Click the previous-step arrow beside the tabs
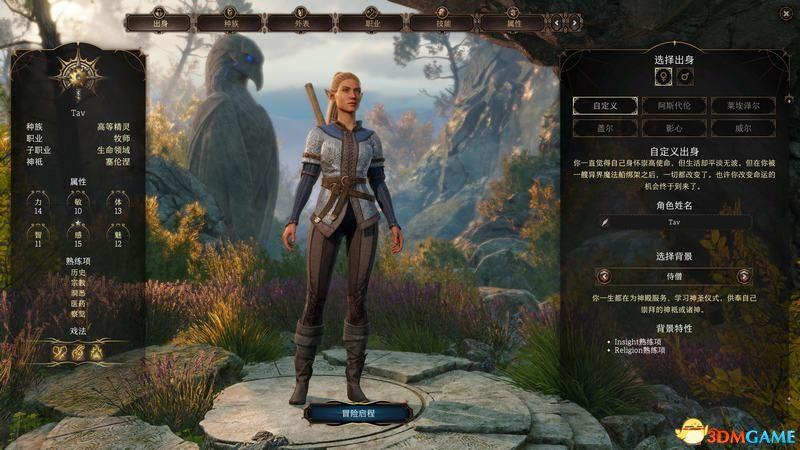800x450 pixels. (x=556, y=22)
